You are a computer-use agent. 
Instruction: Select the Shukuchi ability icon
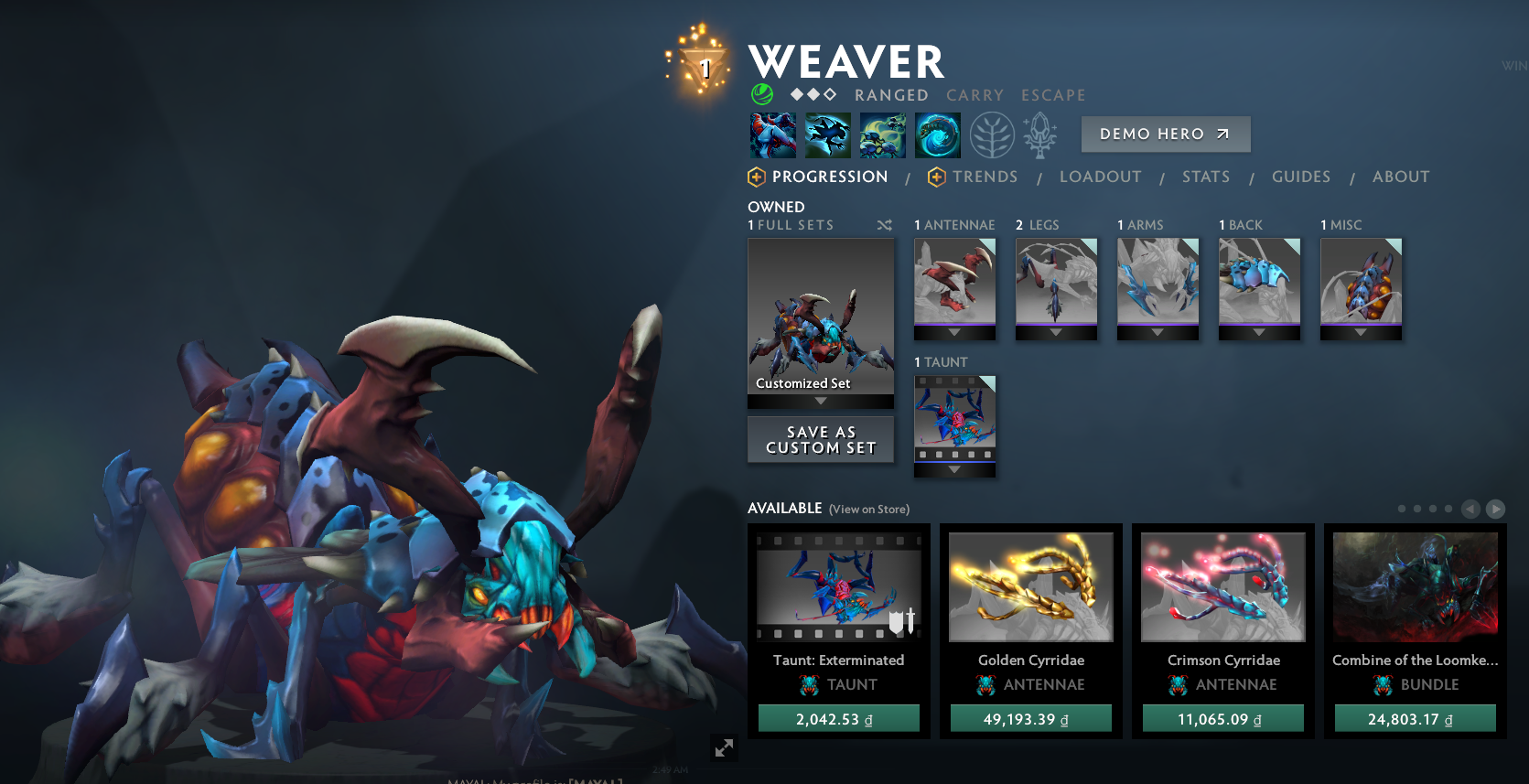pyautogui.click(x=827, y=134)
